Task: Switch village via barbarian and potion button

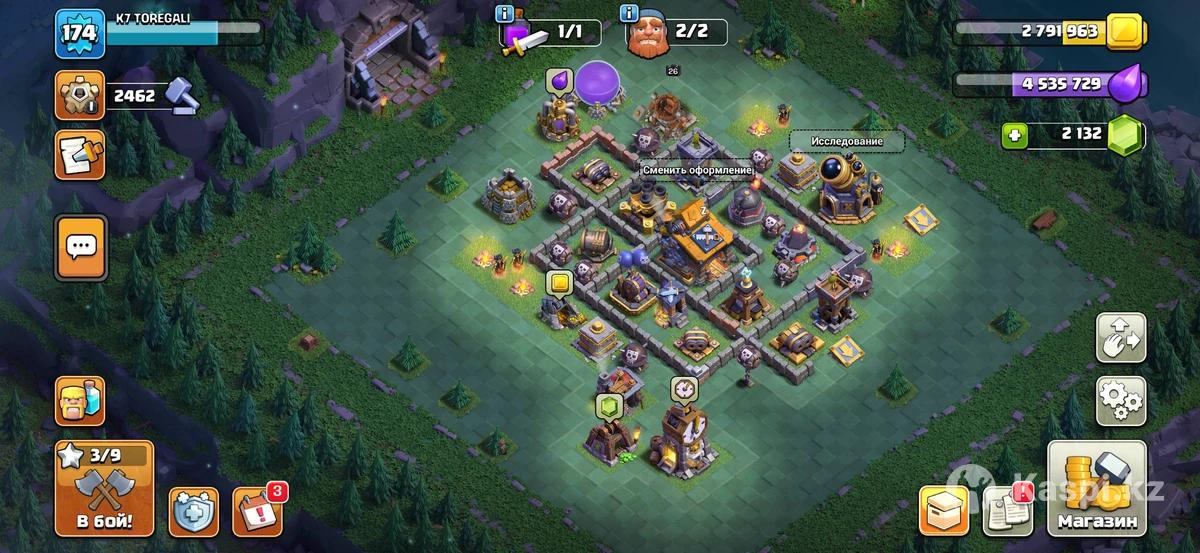Action: (x=79, y=401)
